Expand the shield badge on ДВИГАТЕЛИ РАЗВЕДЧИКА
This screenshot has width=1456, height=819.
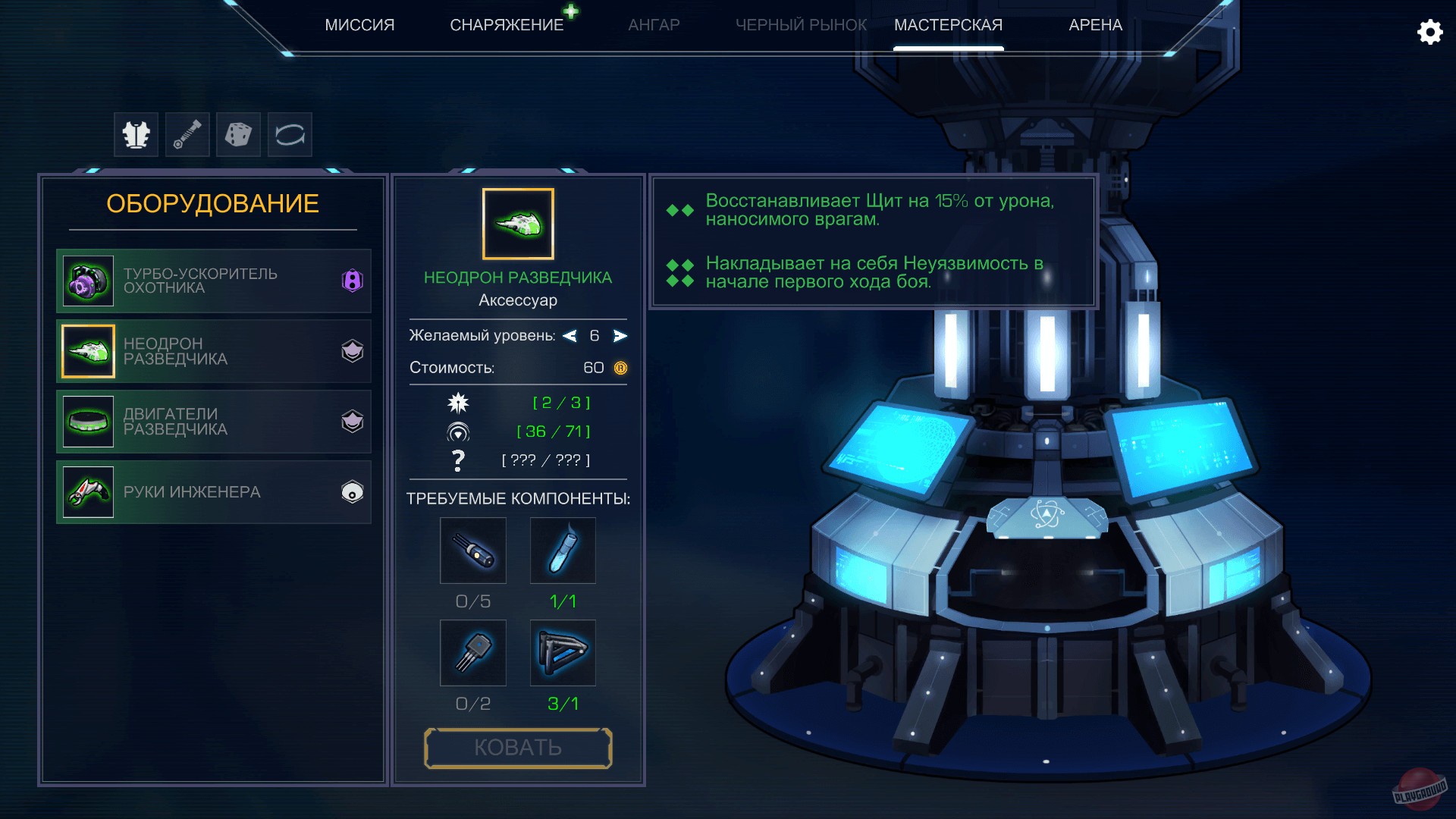[x=351, y=422]
